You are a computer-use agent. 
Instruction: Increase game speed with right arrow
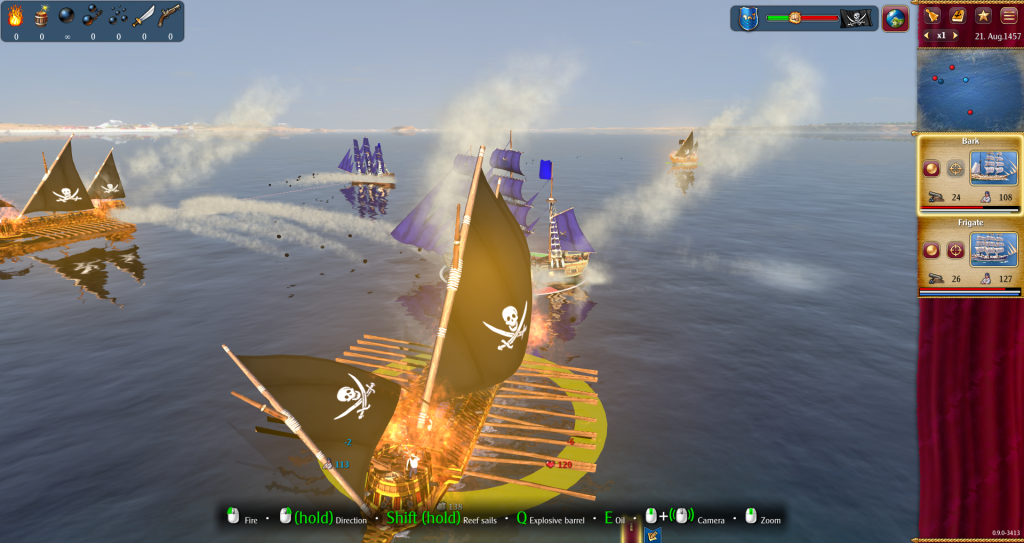tap(955, 35)
